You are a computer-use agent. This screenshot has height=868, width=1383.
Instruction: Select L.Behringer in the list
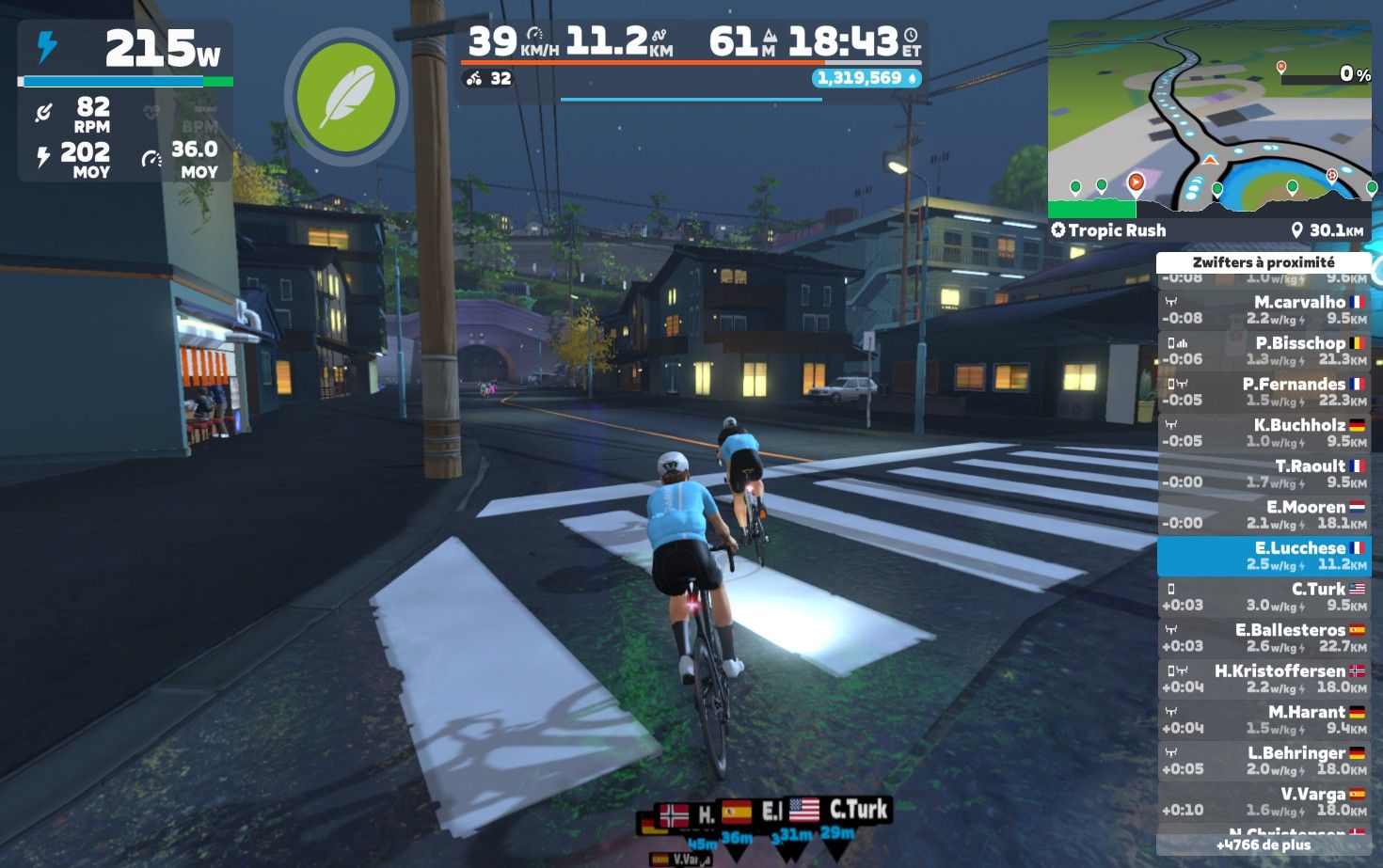pyautogui.click(x=1264, y=761)
